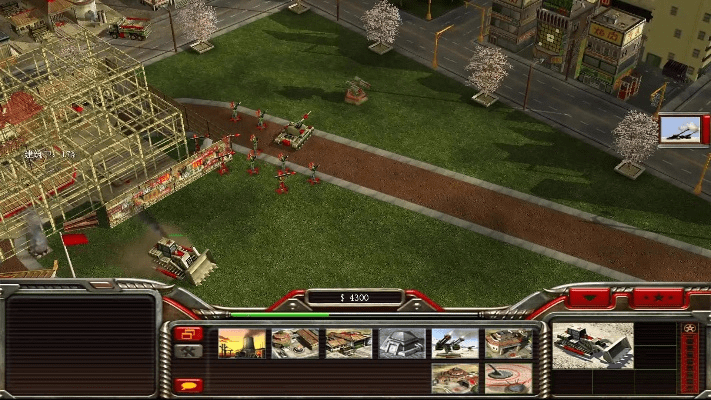Click the red overlapping rectangles button
The height and width of the screenshot is (400, 711).
(x=188, y=334)
